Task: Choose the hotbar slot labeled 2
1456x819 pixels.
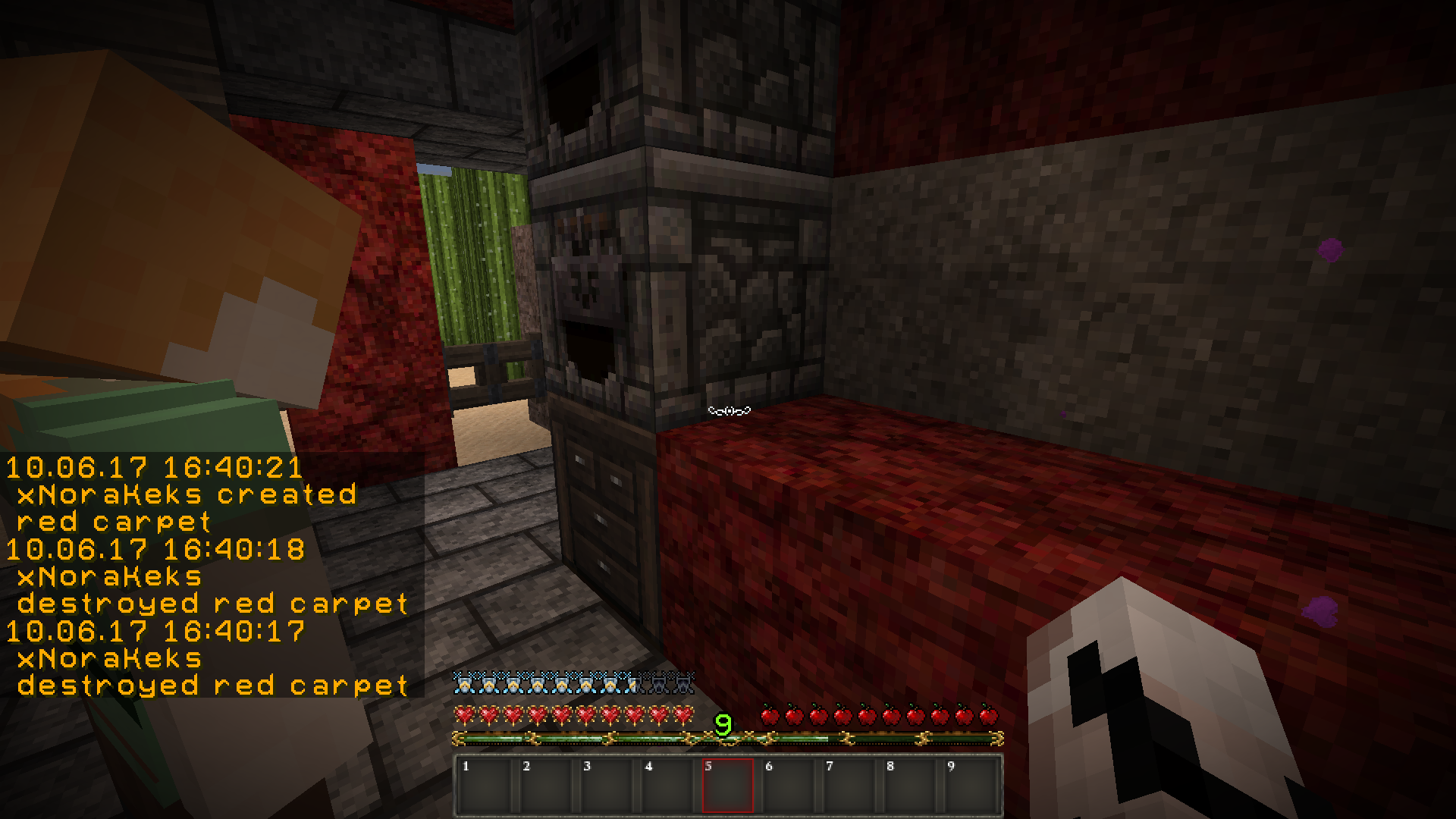Action: 546,786
